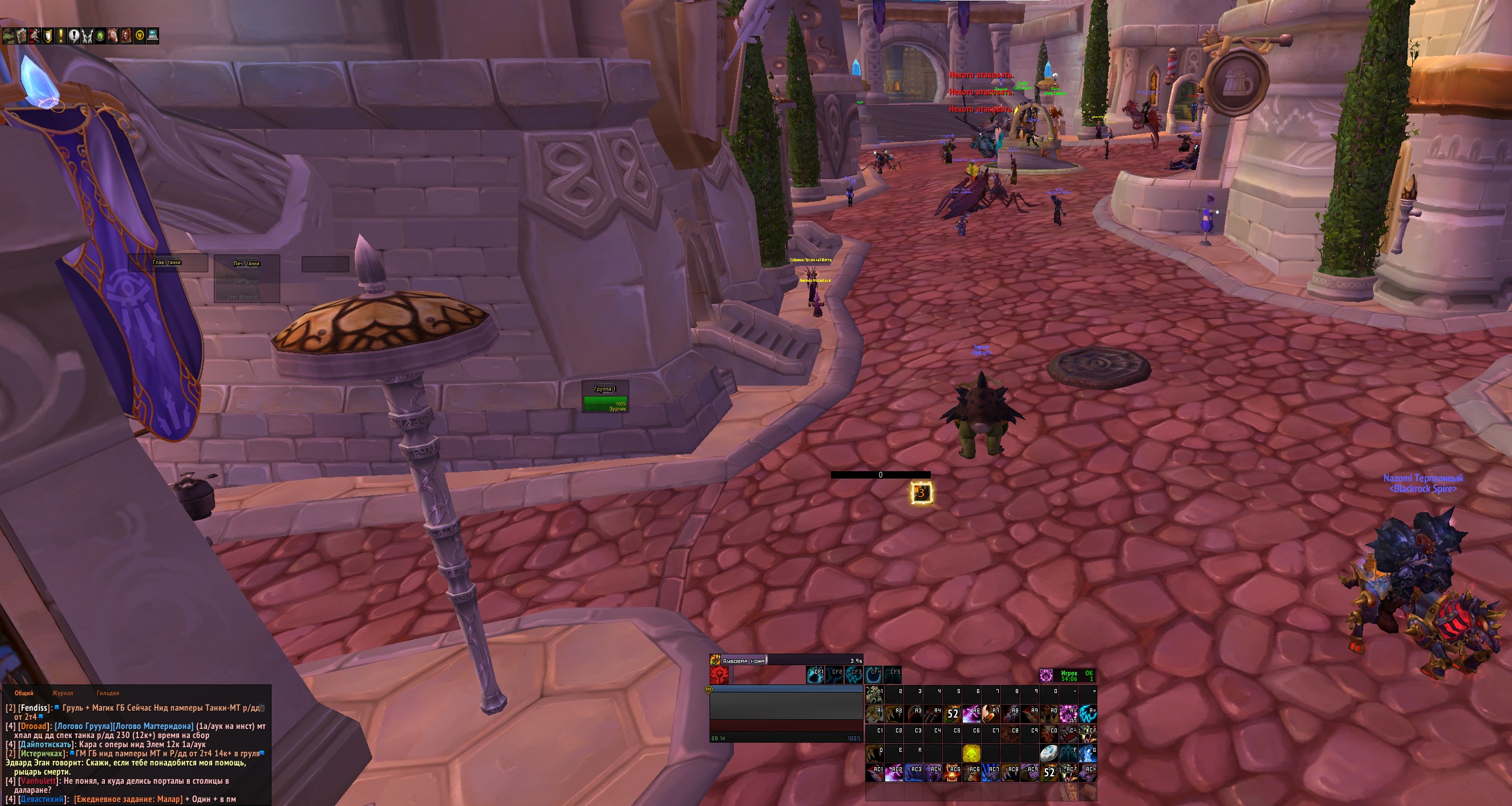1512x806 pixels.
Task: Use the ability in the slot bound to 1
Action: click(x=874, y=694)
